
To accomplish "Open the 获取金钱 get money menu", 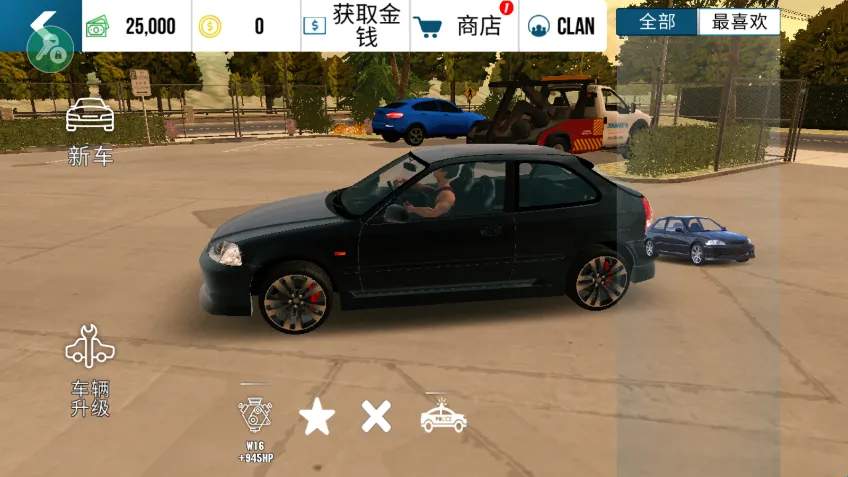I will point(355,26).
